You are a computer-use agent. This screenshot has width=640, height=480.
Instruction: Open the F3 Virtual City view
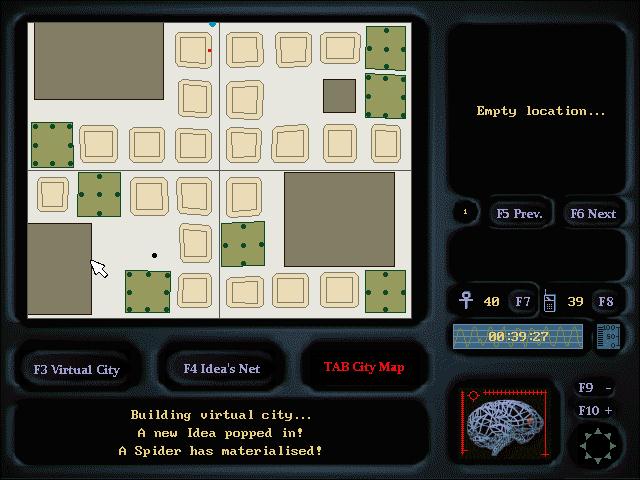pyautogui.click(x=77, y=369)
